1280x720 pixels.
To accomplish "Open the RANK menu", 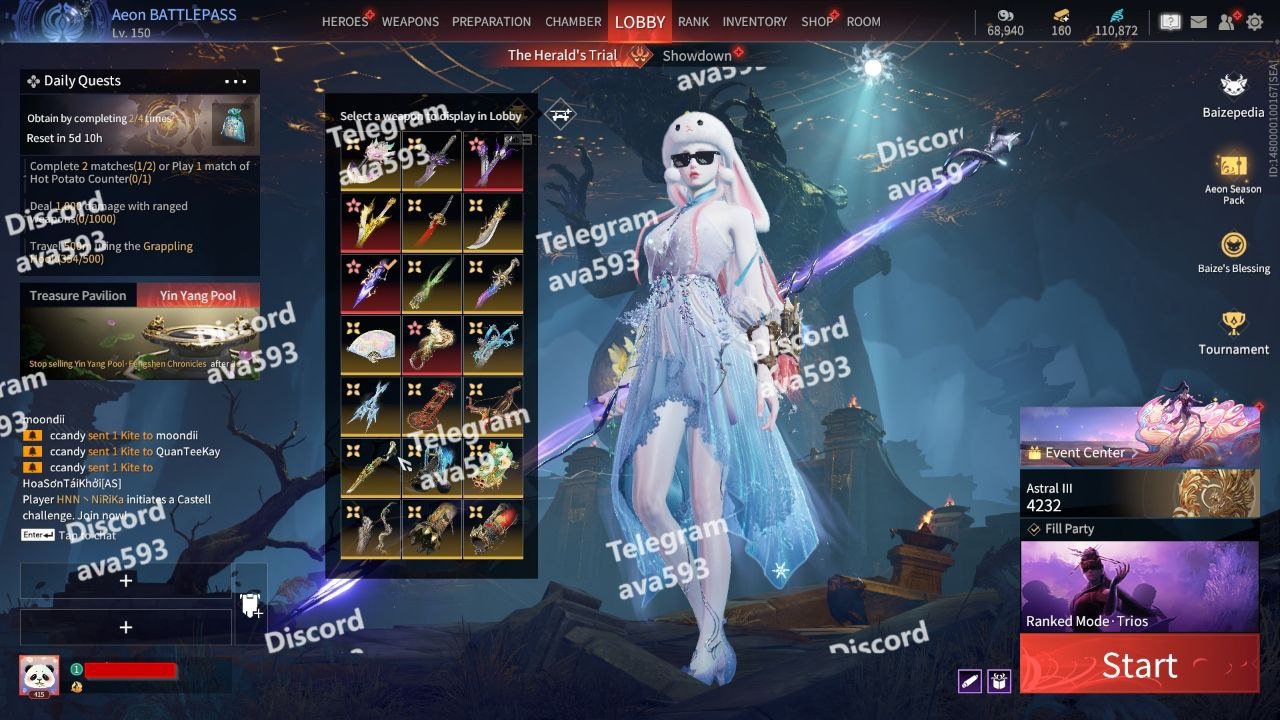I will 693,21.
